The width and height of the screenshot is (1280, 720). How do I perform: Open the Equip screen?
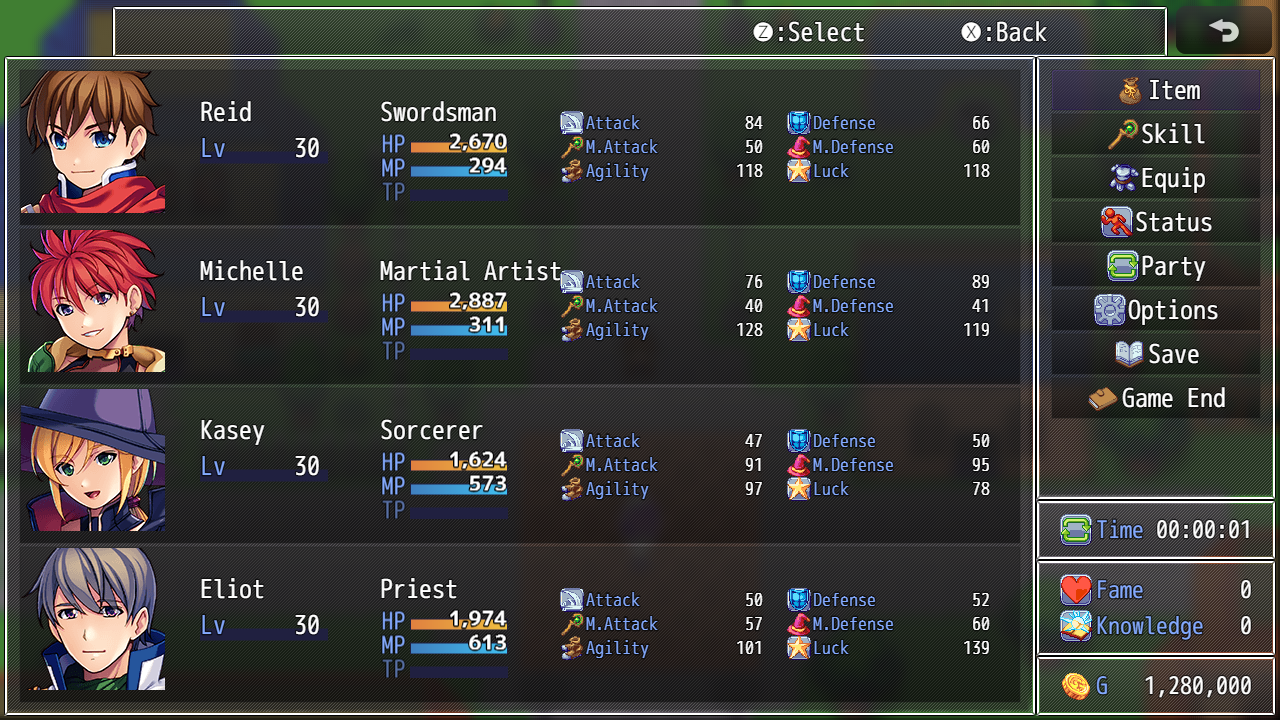pos(1156,179)
